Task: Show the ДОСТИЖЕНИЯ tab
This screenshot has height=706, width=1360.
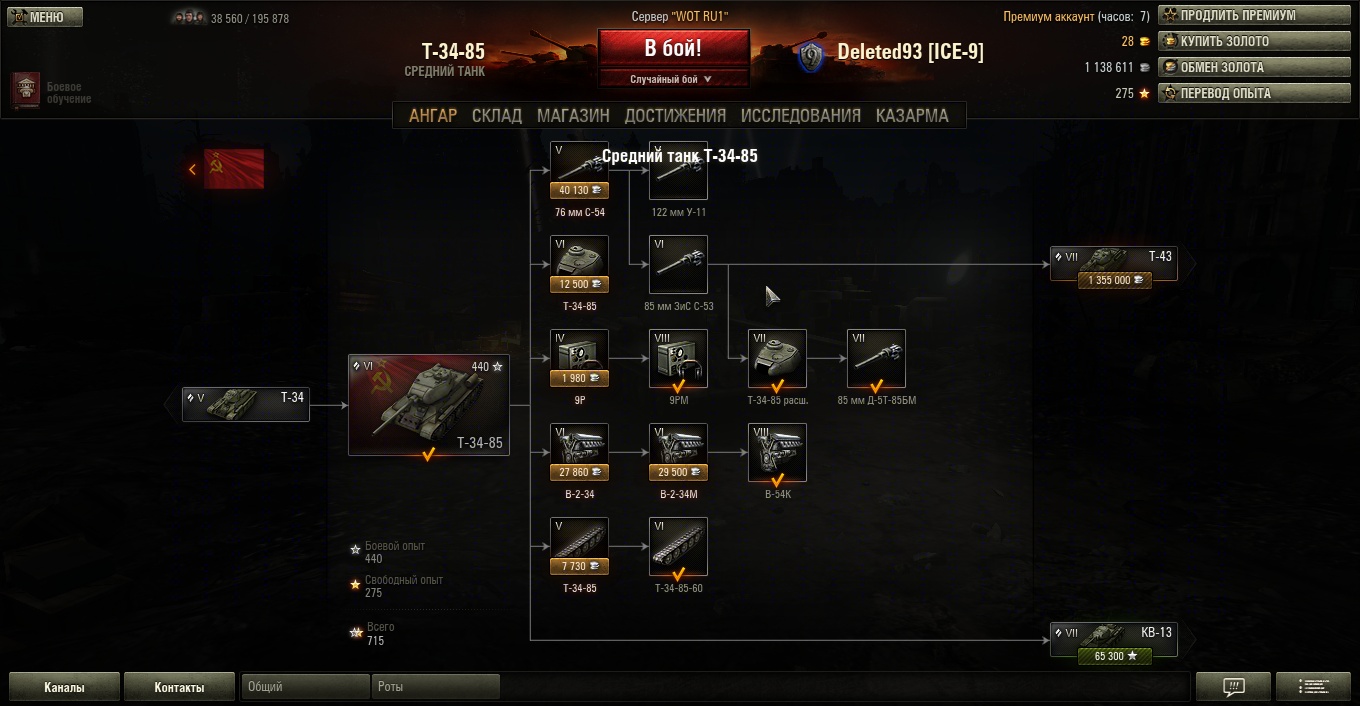Action: pos(675,115)
